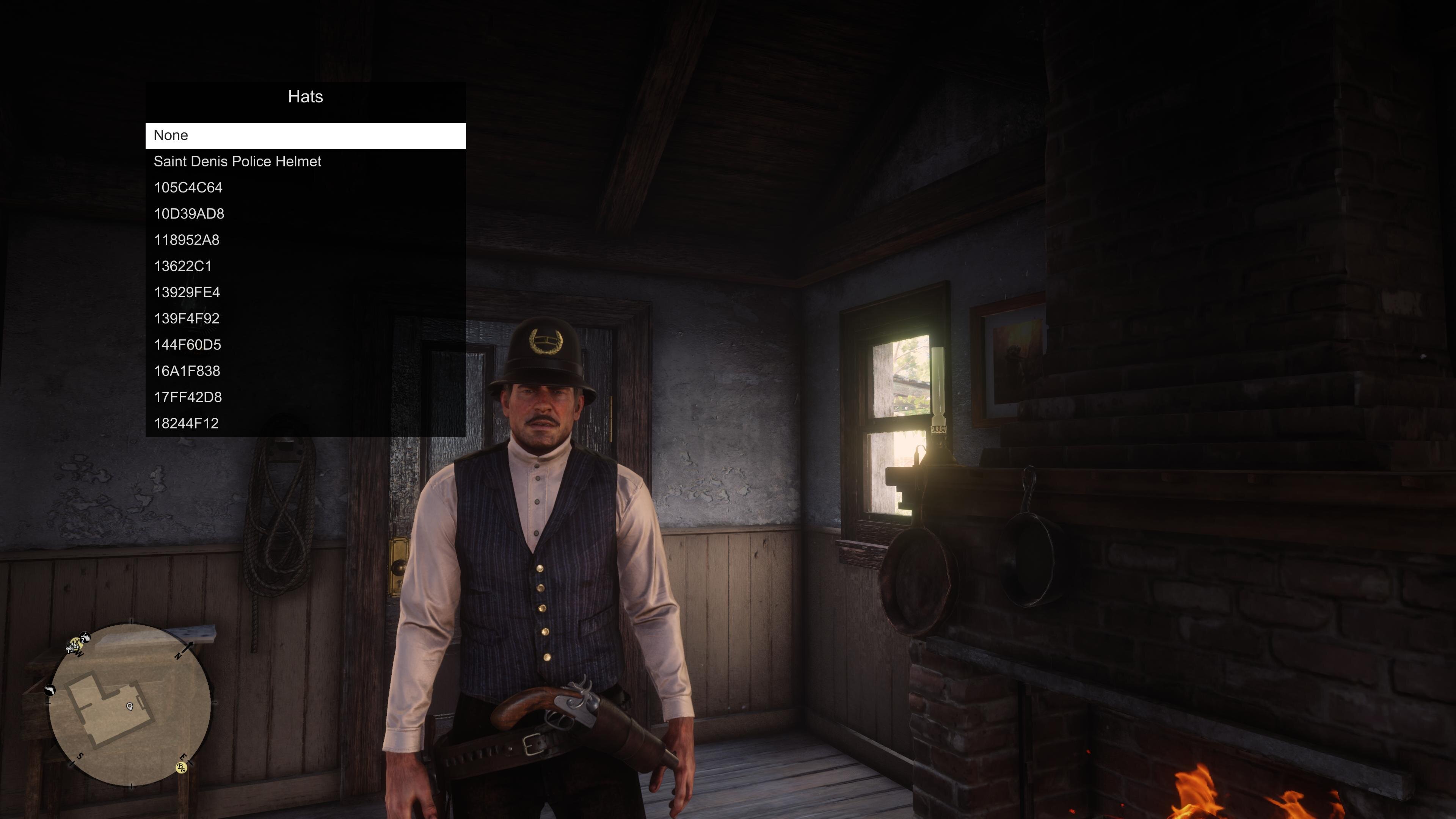Choose hat entry 18244F12

[x=305, y=424]
